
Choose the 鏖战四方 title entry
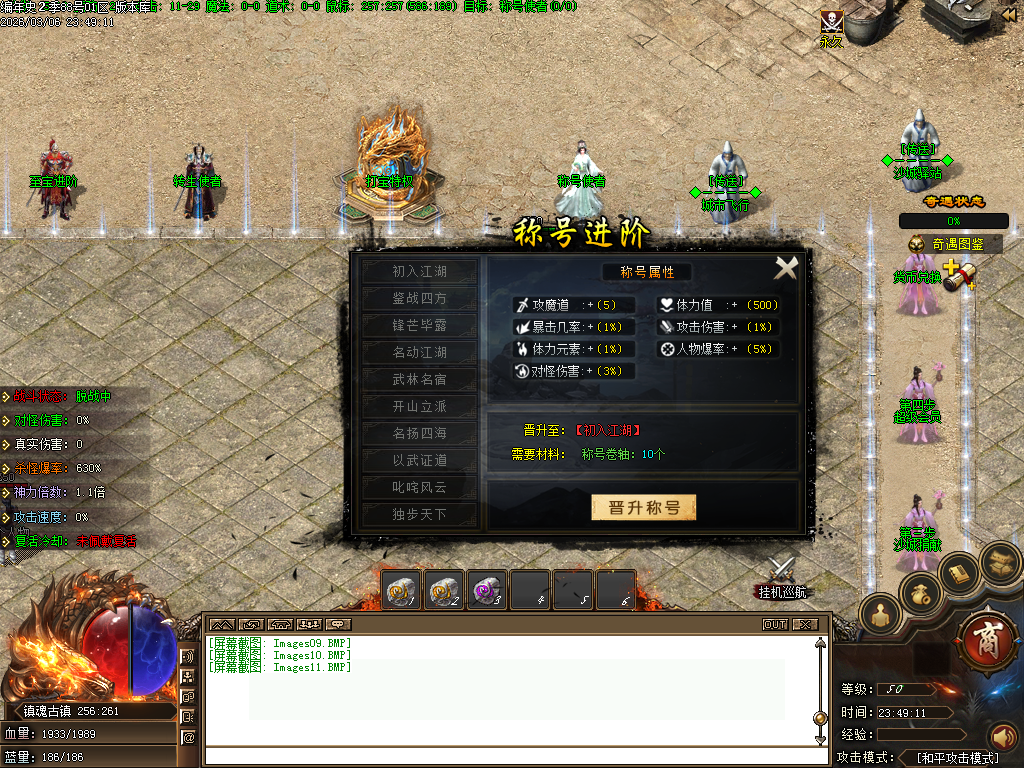coord(419,298)
